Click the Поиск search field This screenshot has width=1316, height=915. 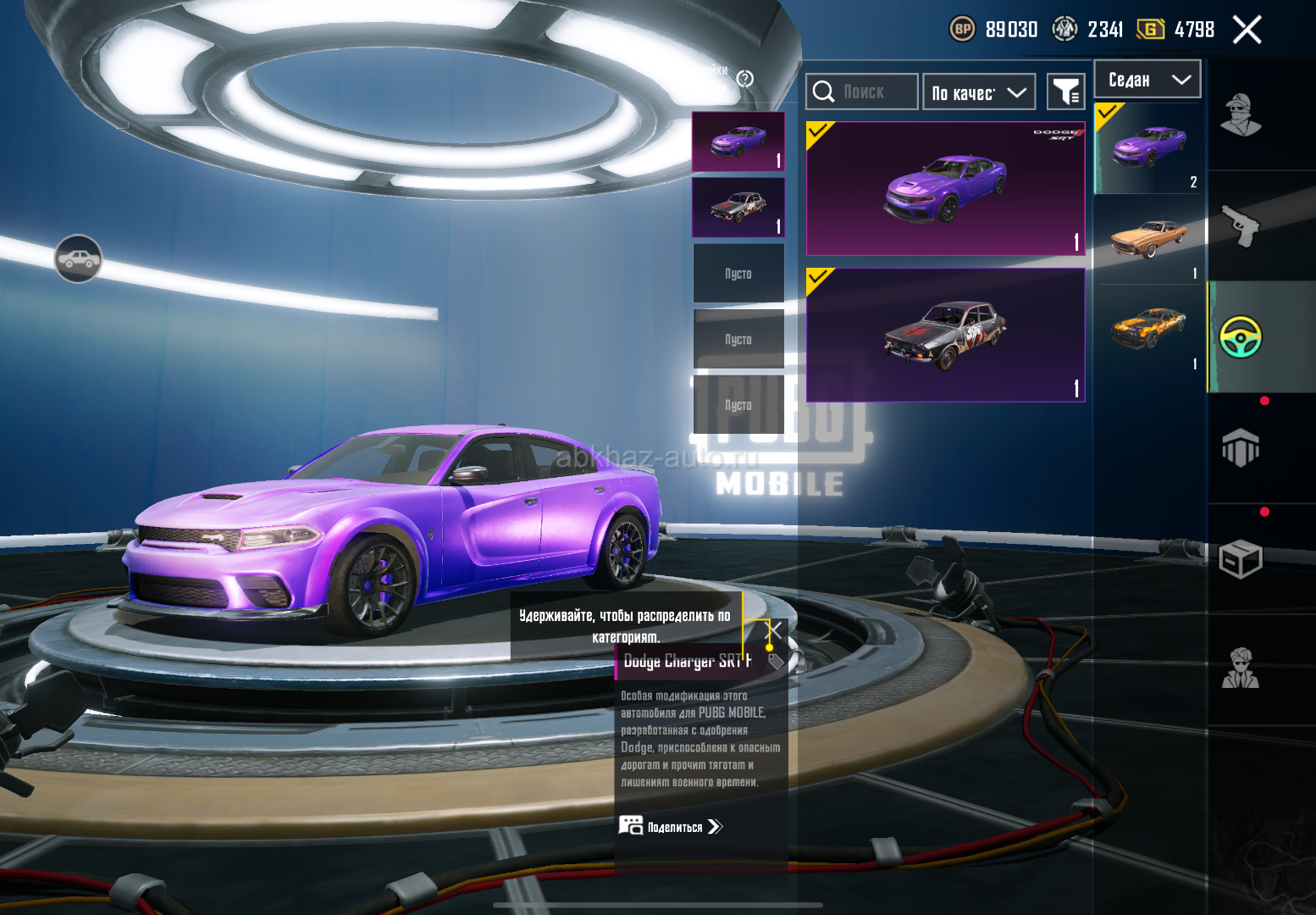(x=862, y=91)
